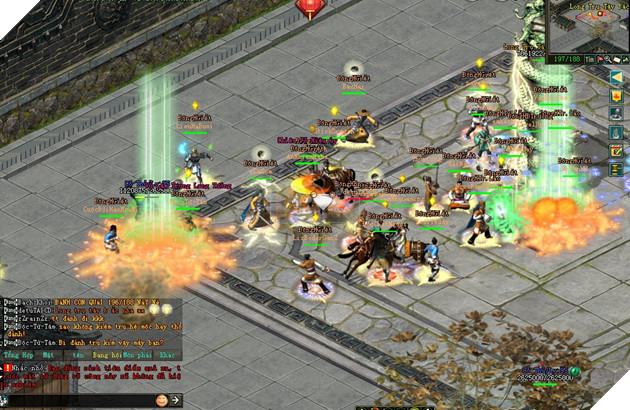This screenshot has width=630, height=410.
Task: Collapse the side panel with the teal arrow
Action: [617, 76]
